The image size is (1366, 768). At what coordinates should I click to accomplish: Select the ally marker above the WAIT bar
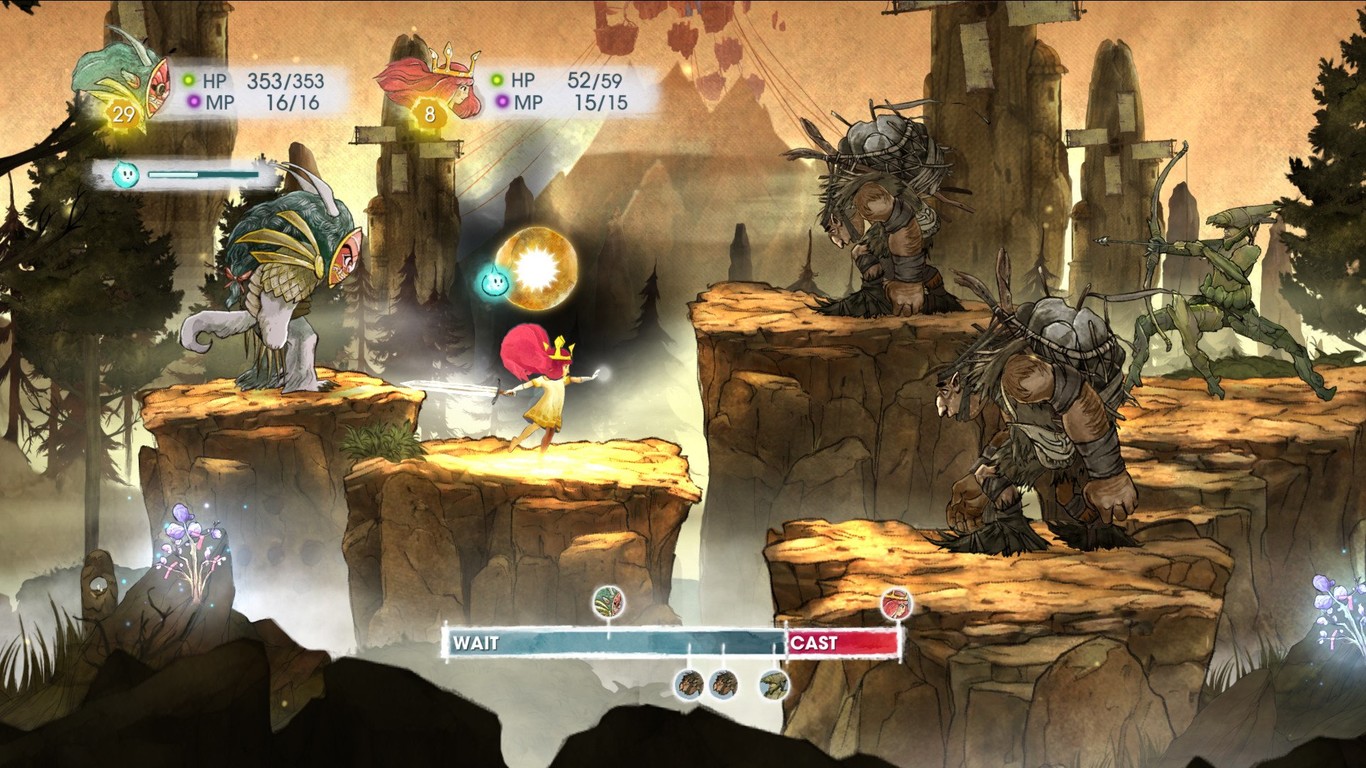[x=607, y=602]
